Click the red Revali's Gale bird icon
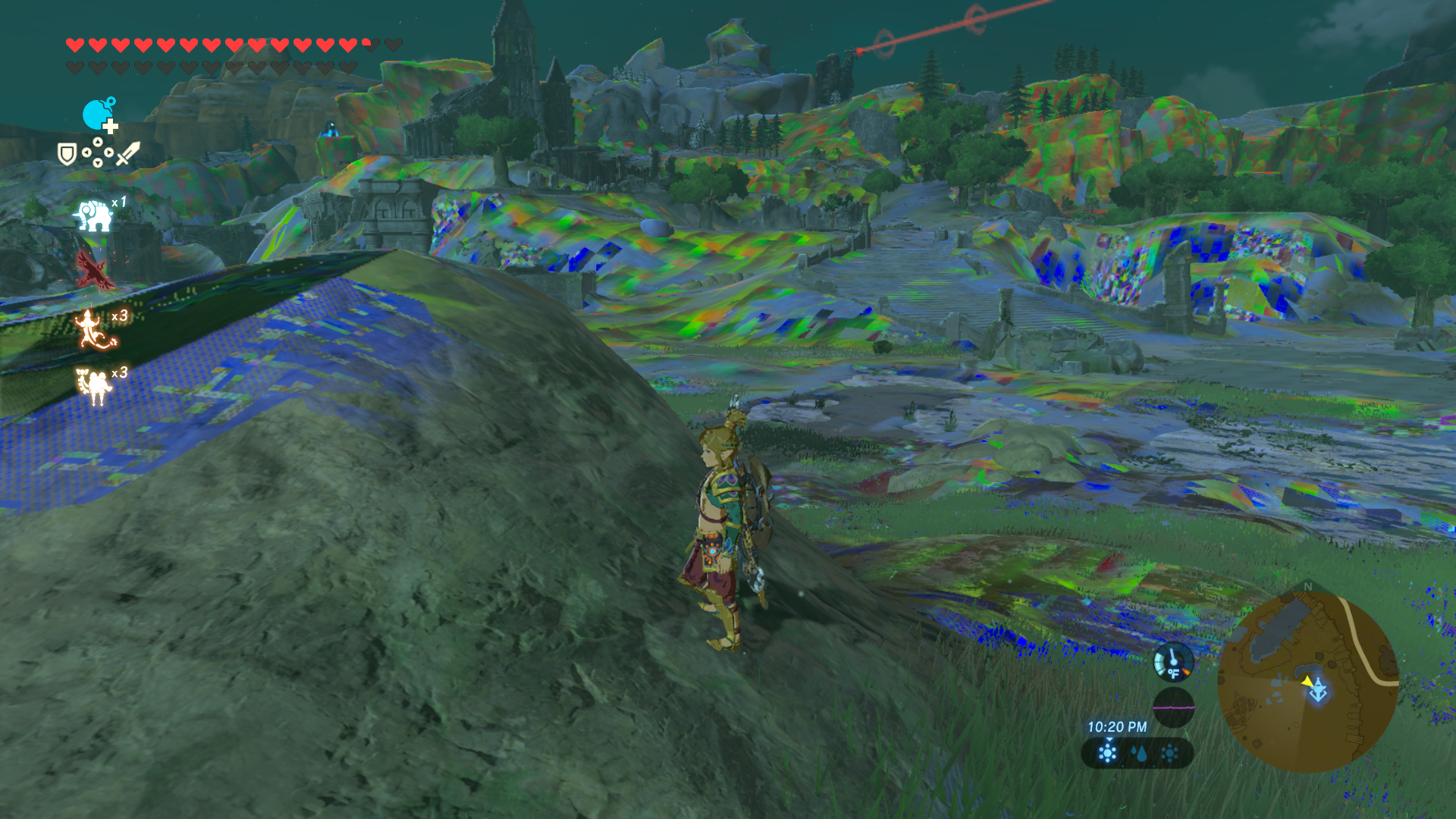The width and height of the screenshot is (1456, 819). point(94,271)
